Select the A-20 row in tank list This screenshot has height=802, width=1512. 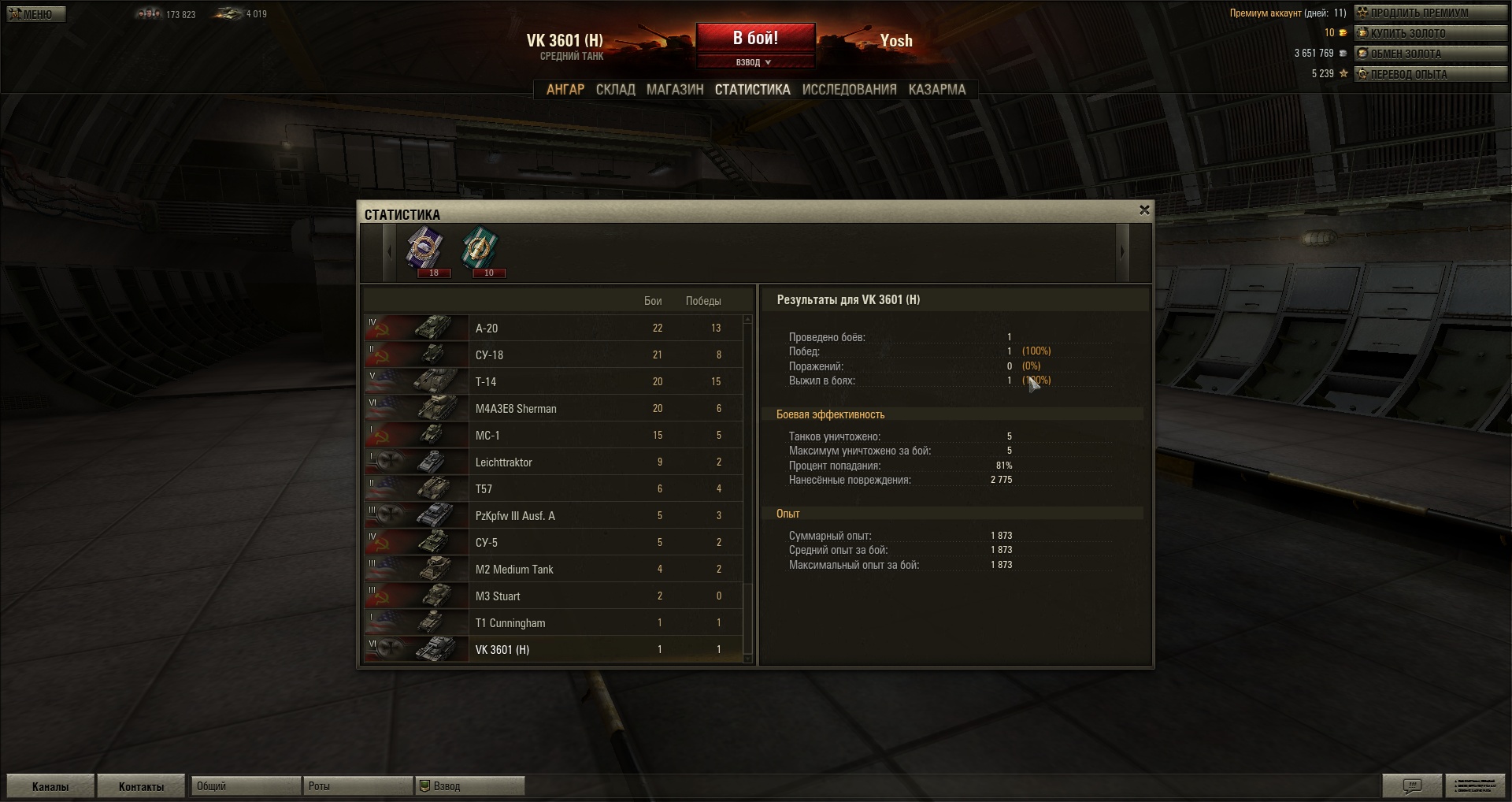553,329
